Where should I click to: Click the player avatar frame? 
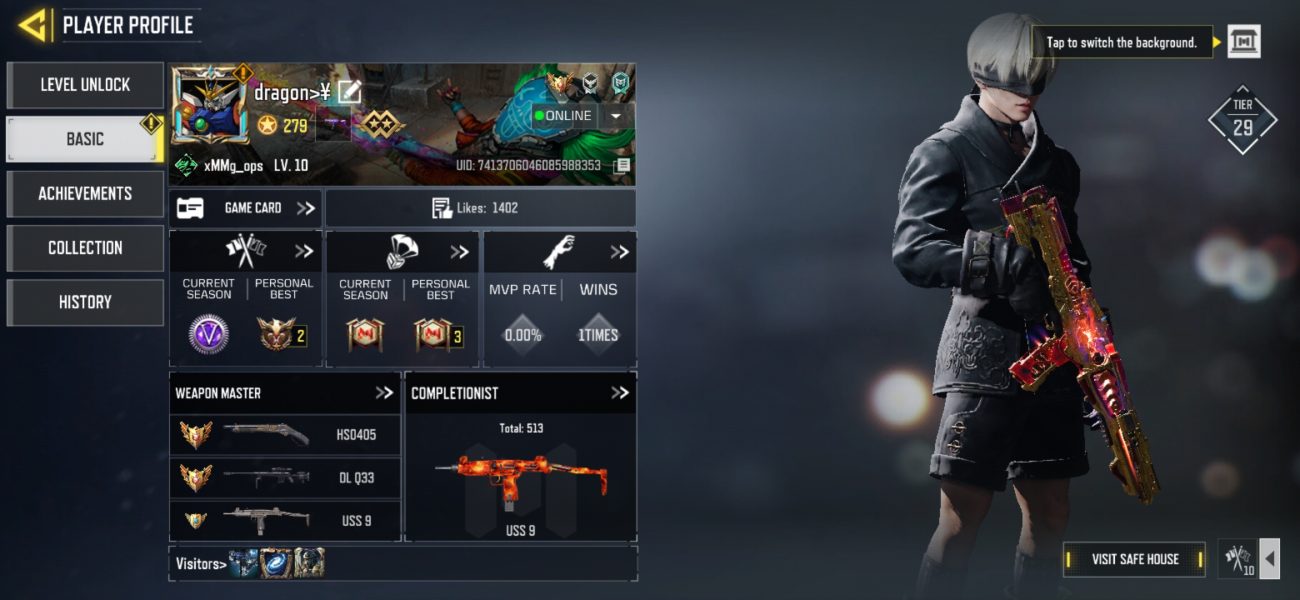[209, 108]
